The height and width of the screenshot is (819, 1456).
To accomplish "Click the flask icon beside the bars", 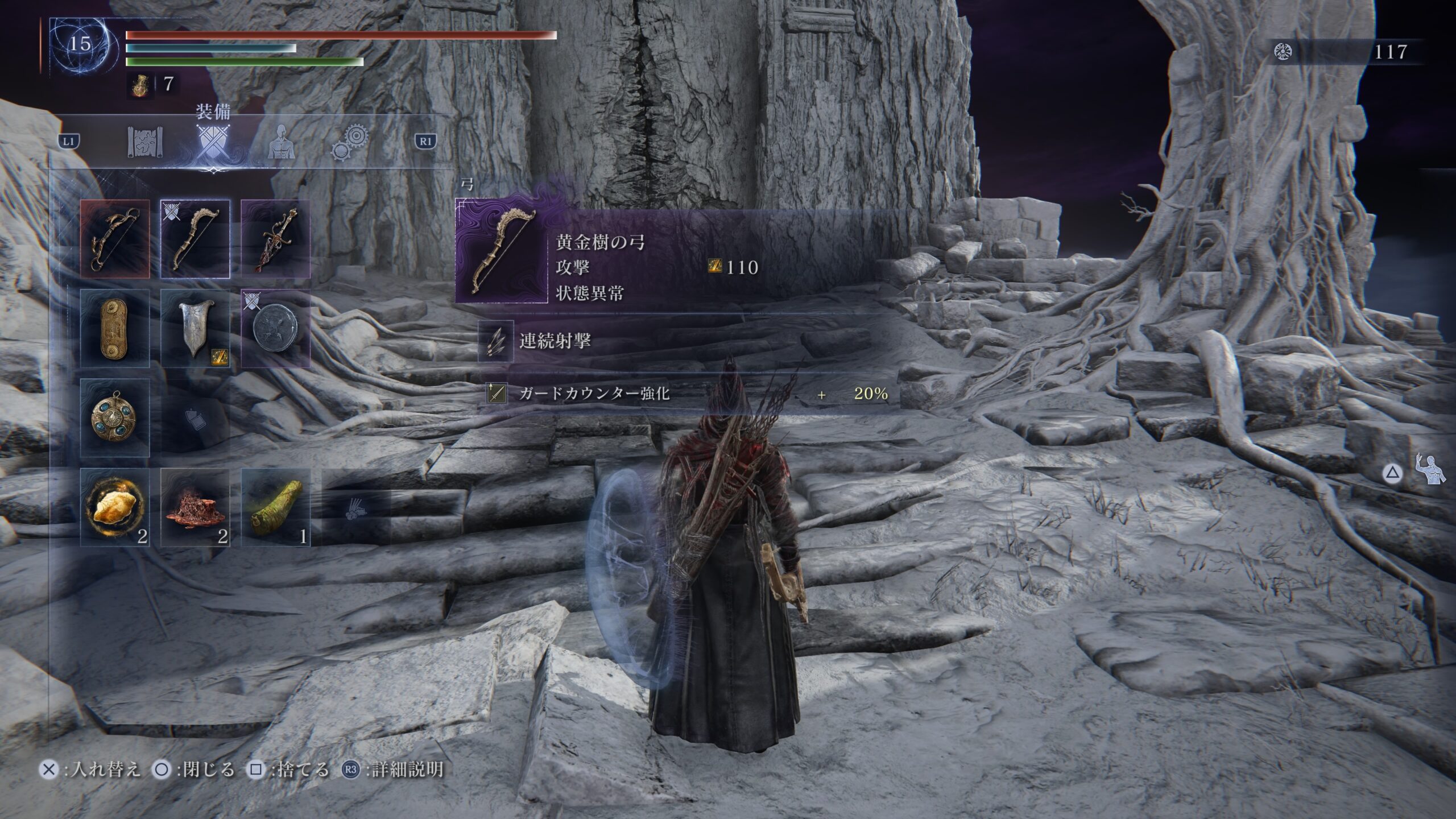I will click(x=139, y=85).
